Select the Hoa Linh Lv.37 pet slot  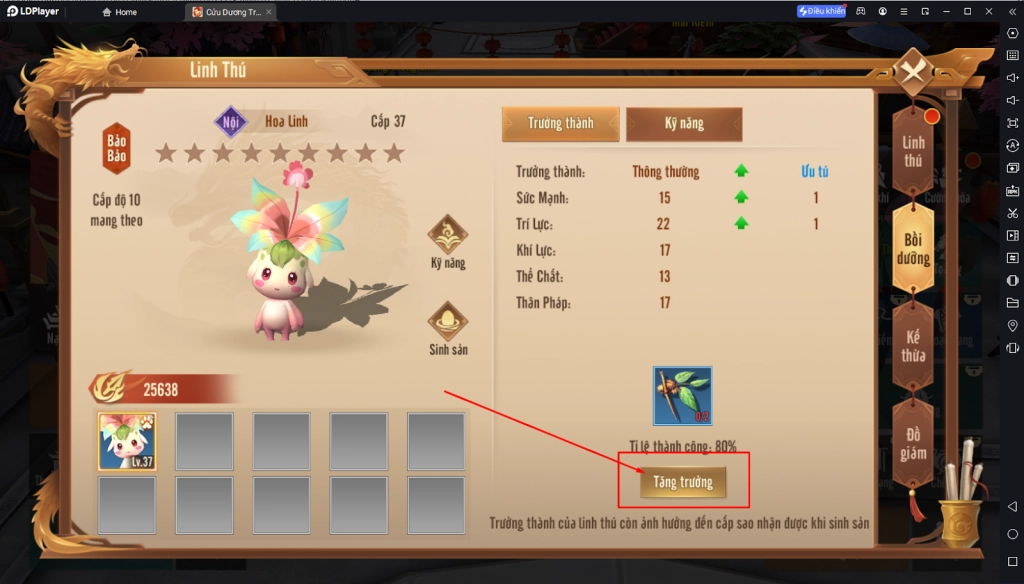point(127,441)
